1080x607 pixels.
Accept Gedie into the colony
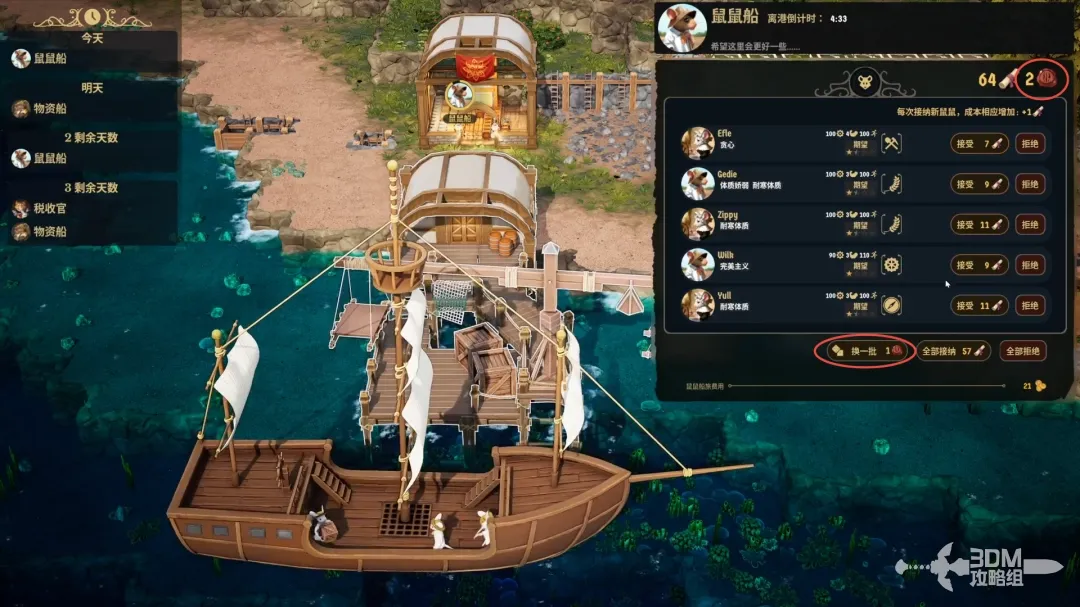(x=979, y=184)
